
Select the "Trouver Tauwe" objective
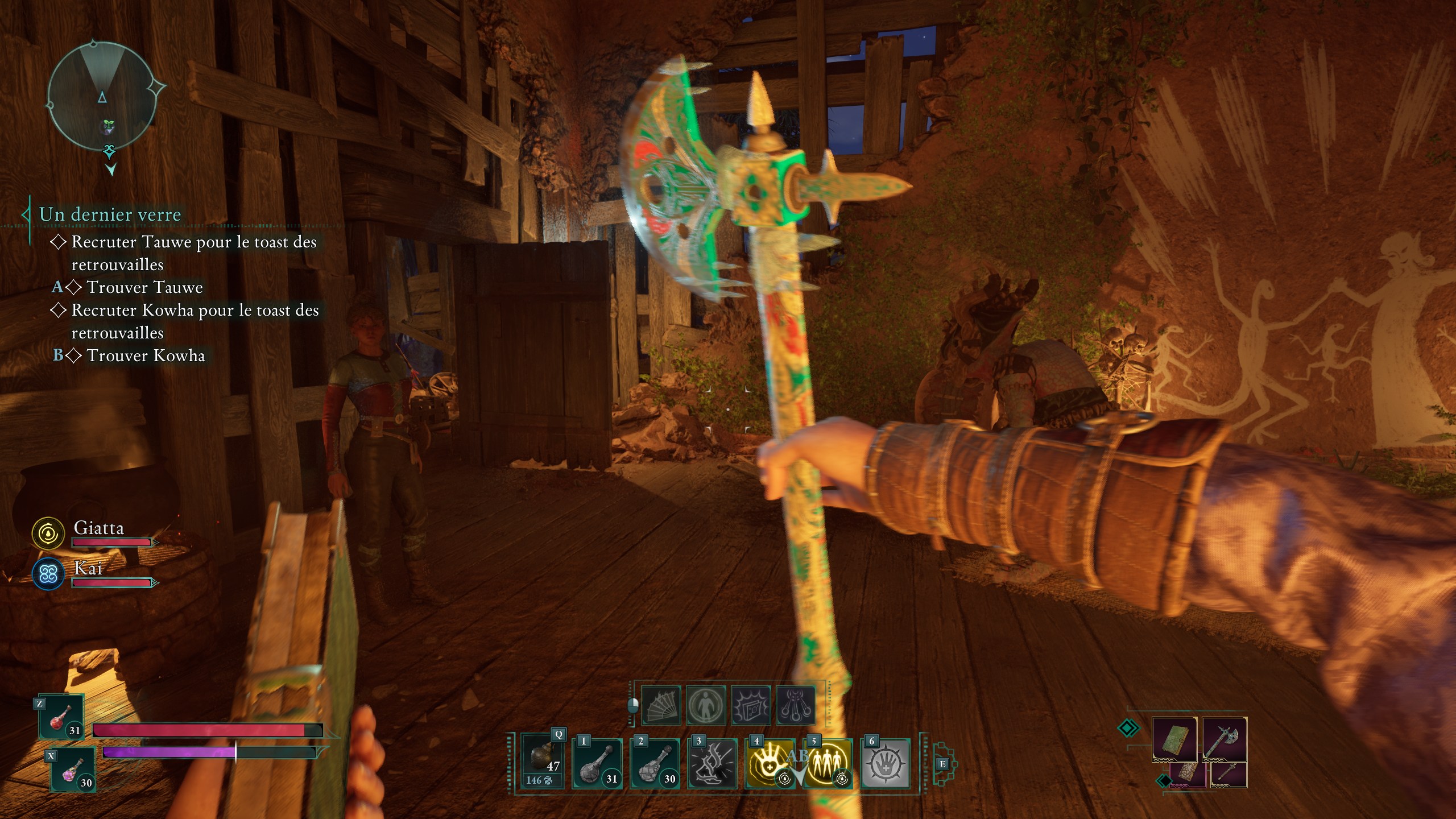(144, 287)
